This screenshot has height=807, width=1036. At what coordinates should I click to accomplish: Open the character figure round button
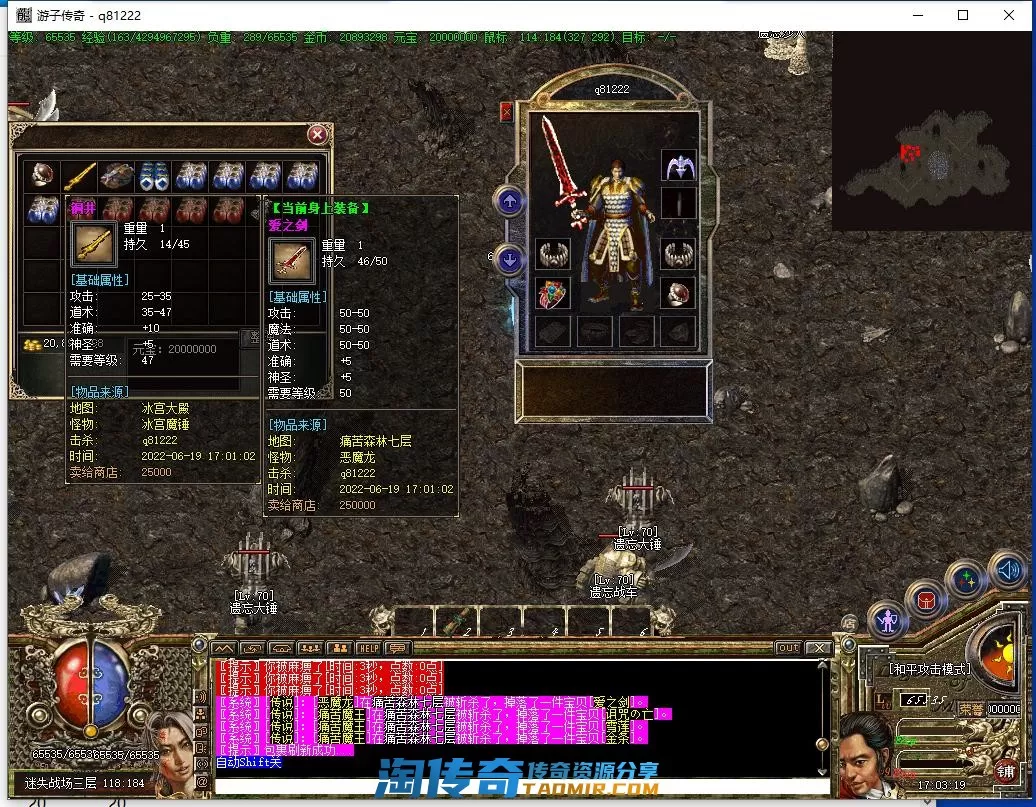887,620
